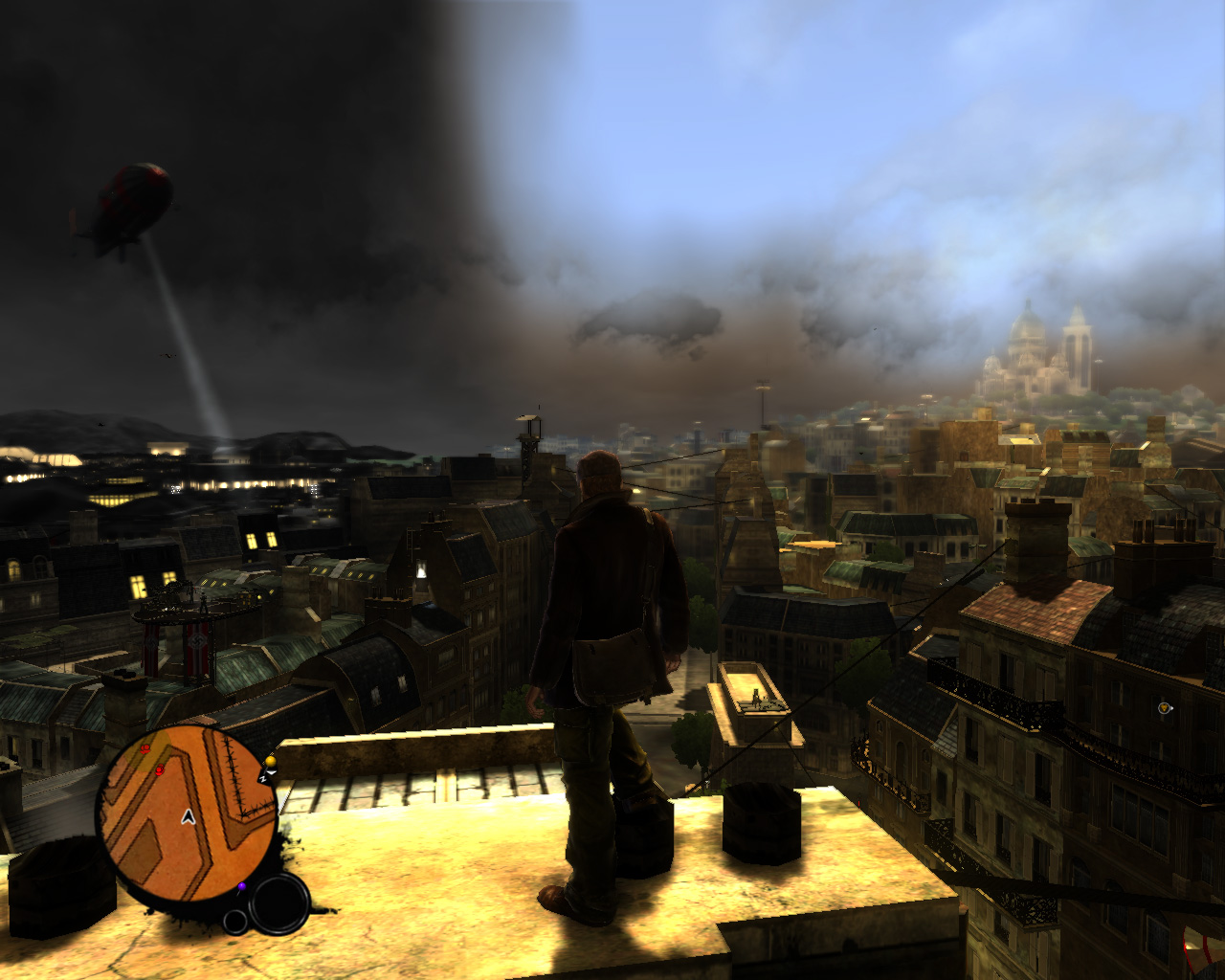Image resolution: width=1225 pixels, height=980 pixels.
Task: Click the yellow compass ball above the N marker
Action: click(271, 761)
